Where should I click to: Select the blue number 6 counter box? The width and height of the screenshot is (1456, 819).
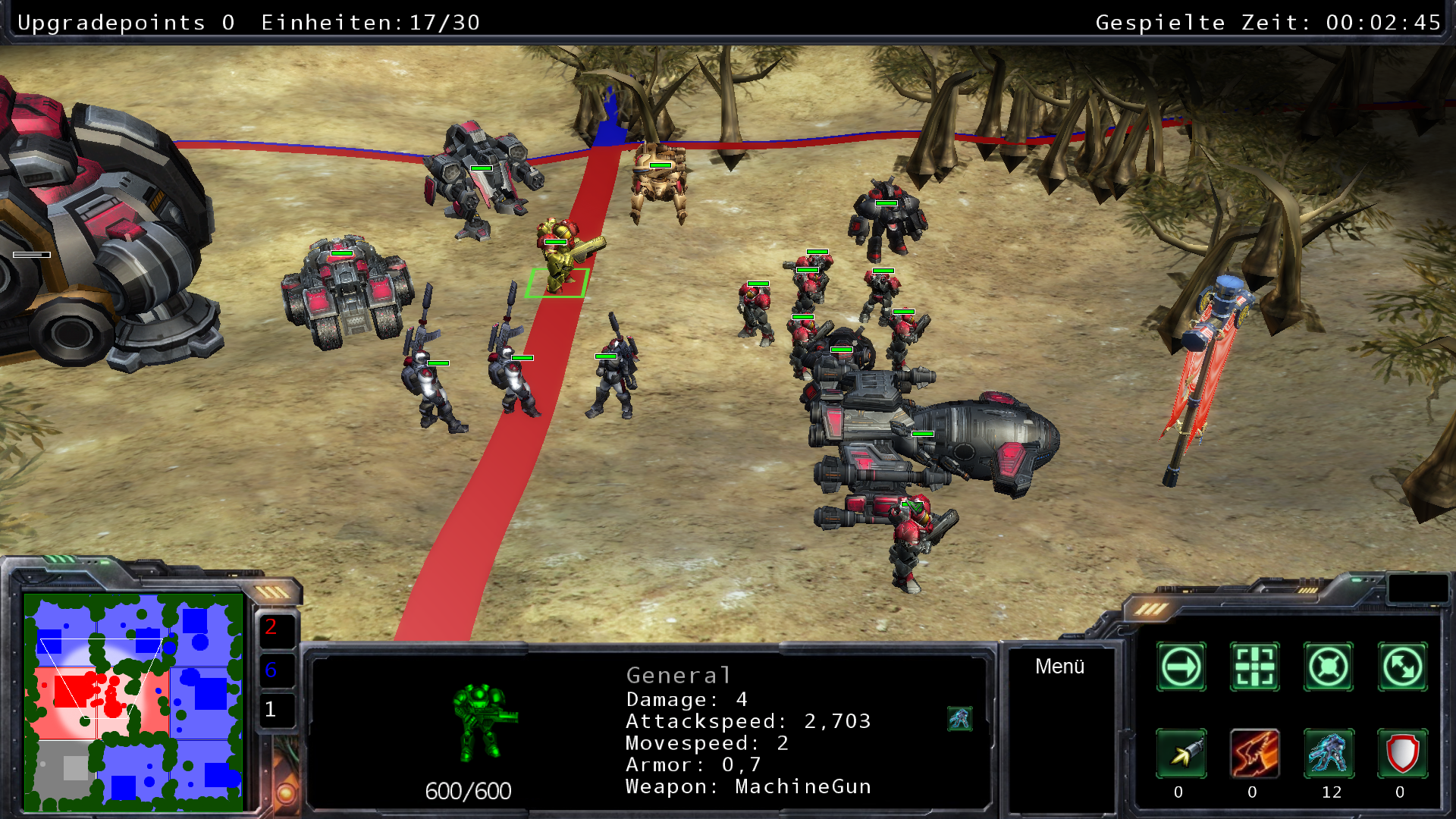[x=275, y=670]
